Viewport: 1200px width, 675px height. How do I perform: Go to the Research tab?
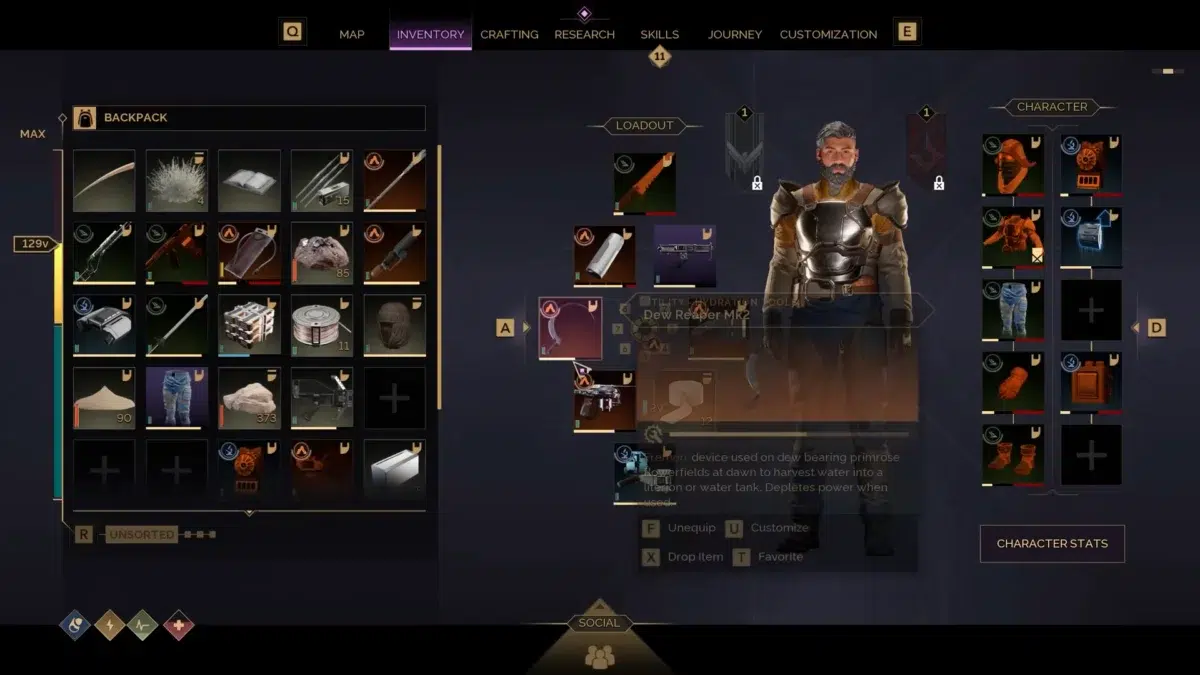(584, 34)
